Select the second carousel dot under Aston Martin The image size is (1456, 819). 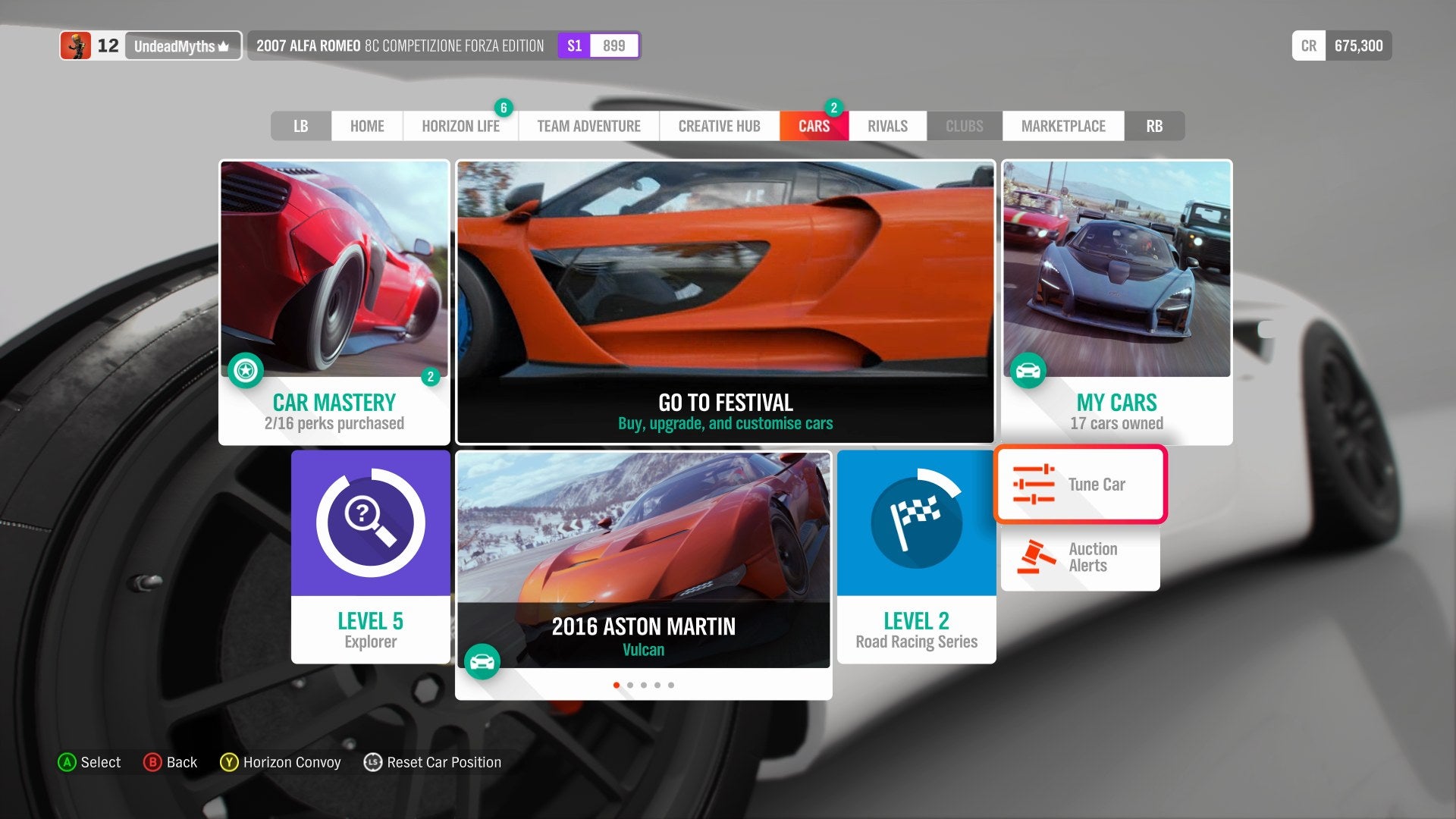[630, 684]
